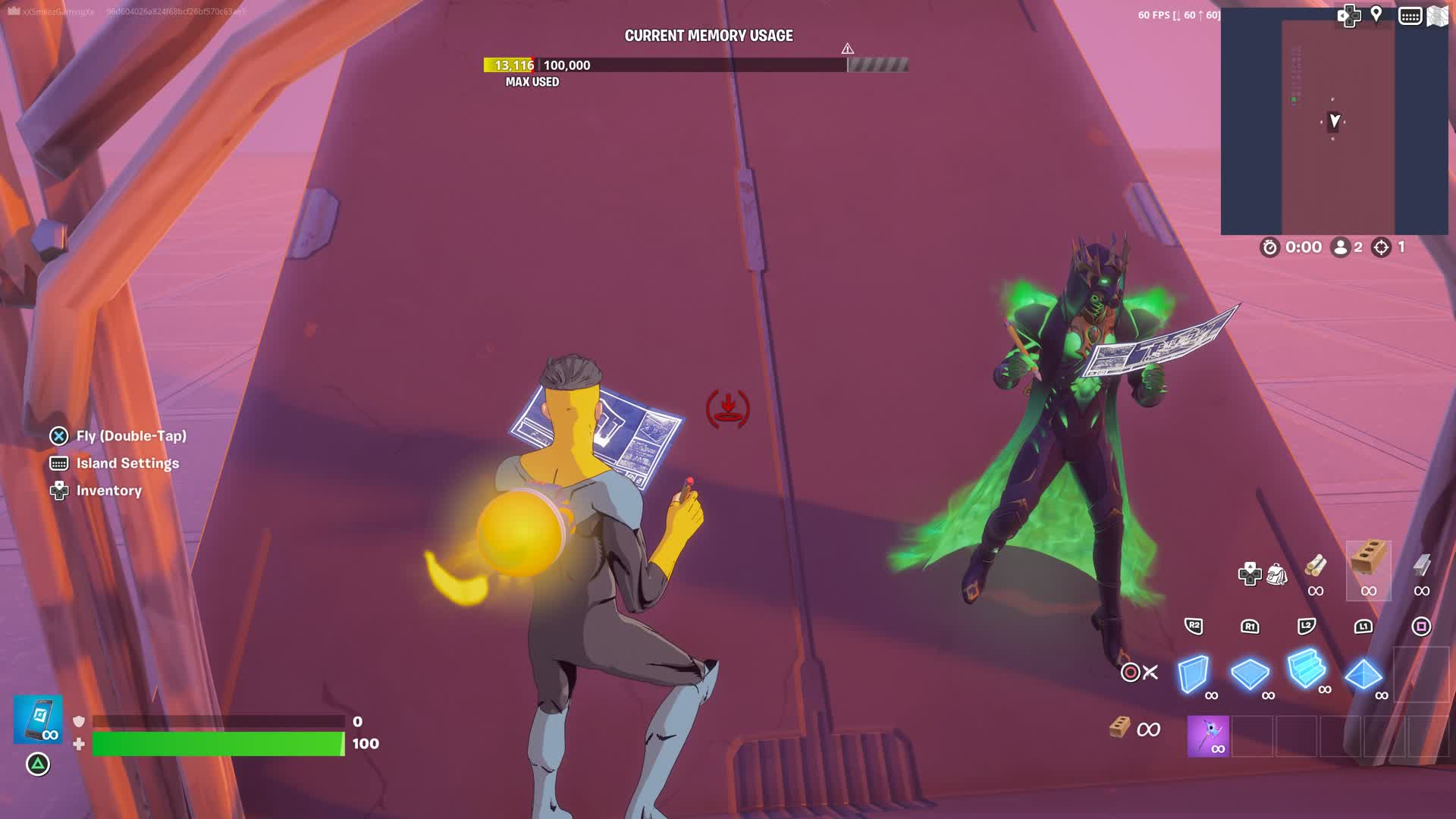Screen dimensions: 1456x819
Task: Click the map pin marker icon
Action: [1376, 15]
